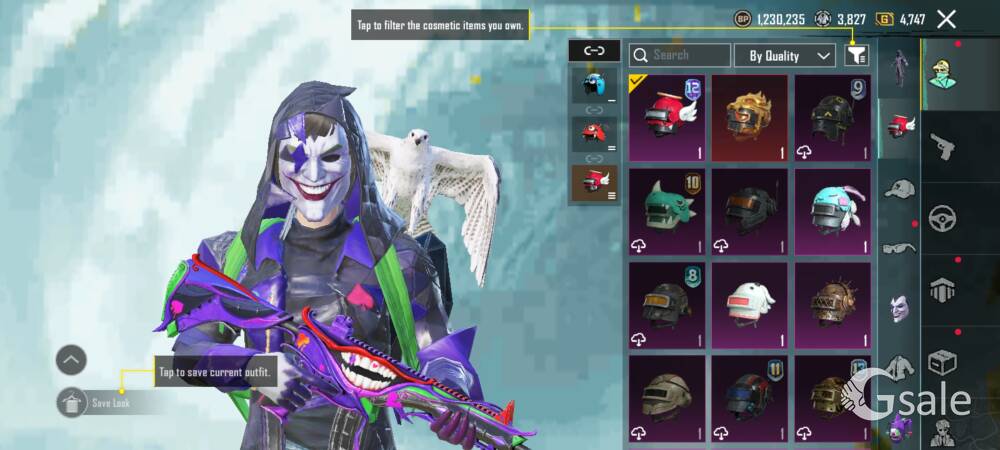
Task: Select the white ghost helmet skin
Action: tap(749, 304)
